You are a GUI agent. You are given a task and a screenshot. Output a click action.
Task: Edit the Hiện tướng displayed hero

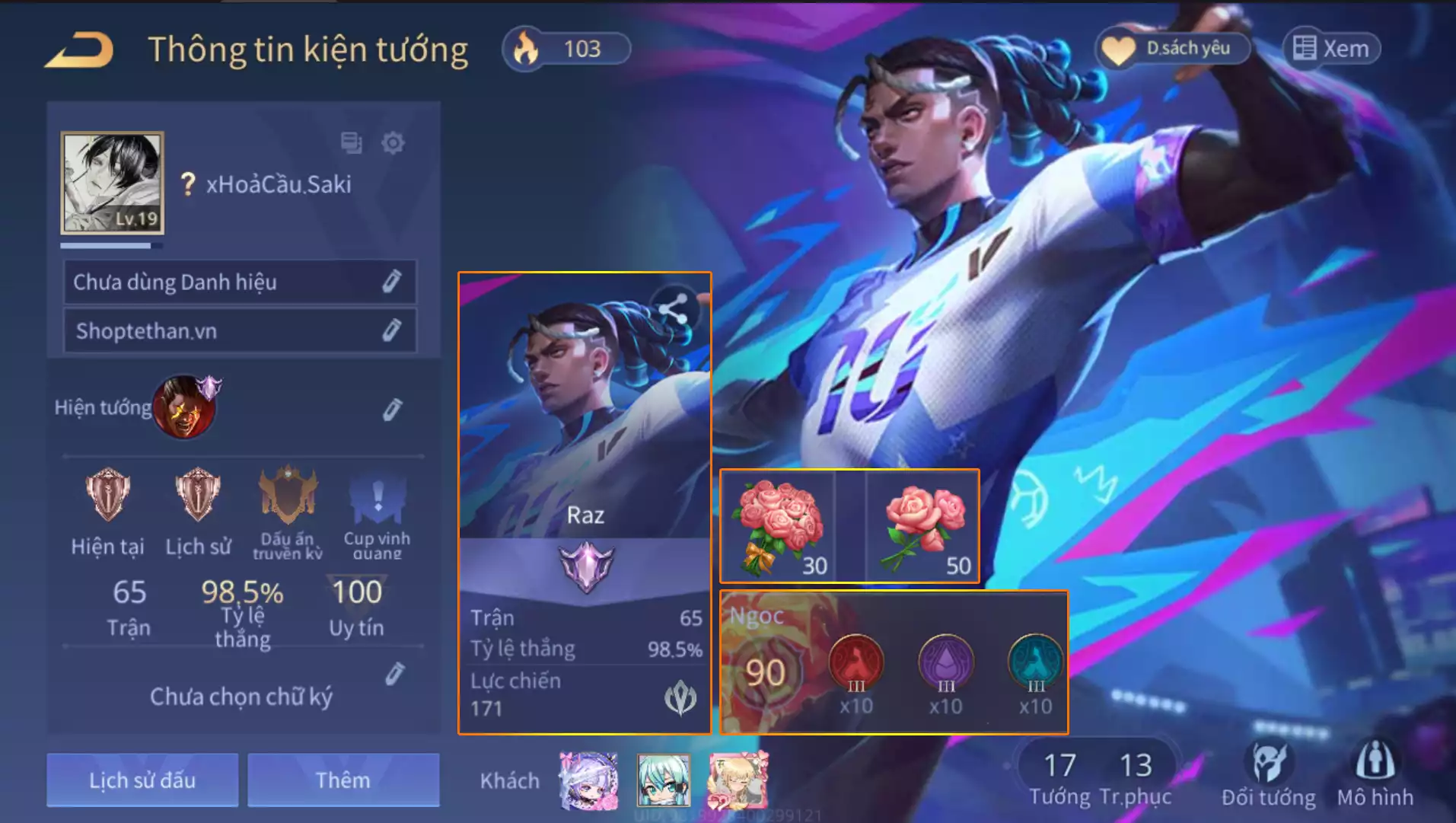(x=391, y=410)
